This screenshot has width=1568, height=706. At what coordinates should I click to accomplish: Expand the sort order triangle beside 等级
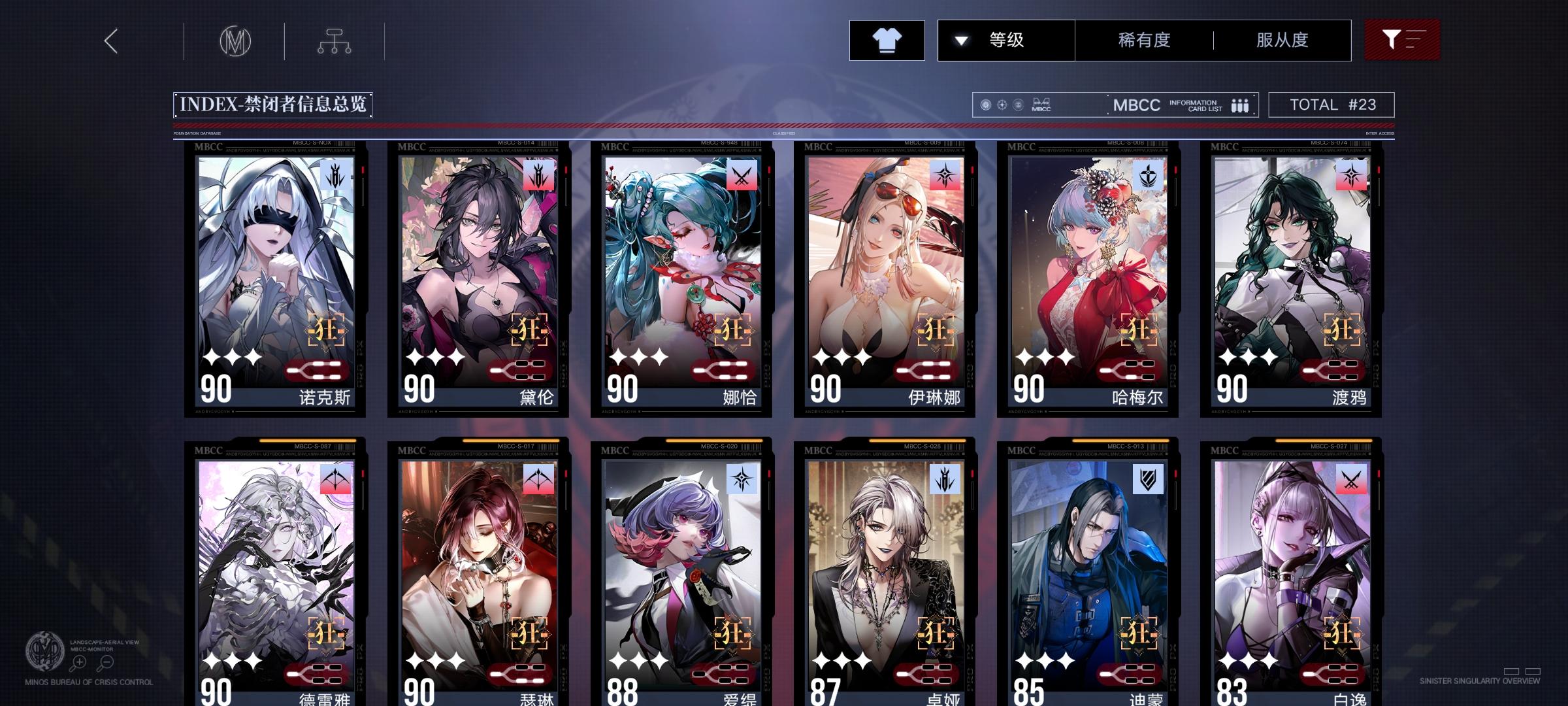[960, 40]
